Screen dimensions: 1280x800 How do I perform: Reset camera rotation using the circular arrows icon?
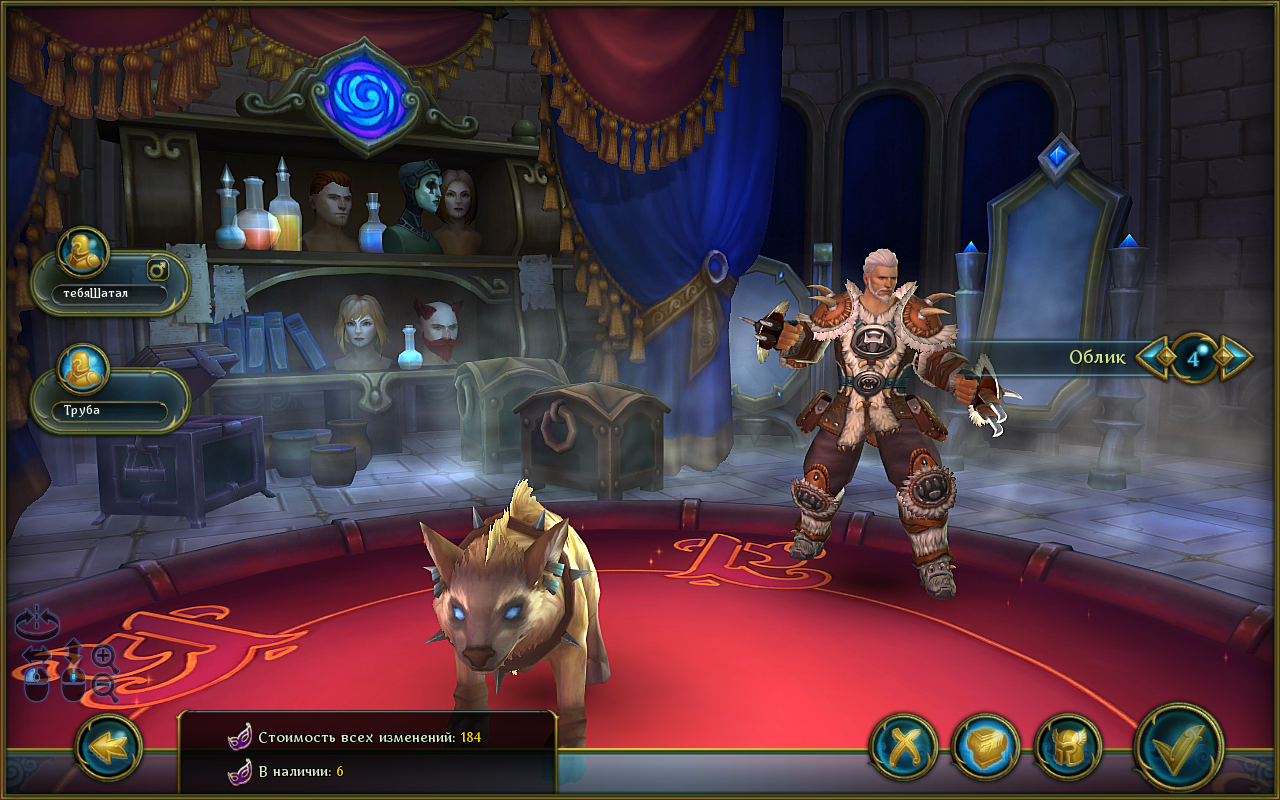37,623
